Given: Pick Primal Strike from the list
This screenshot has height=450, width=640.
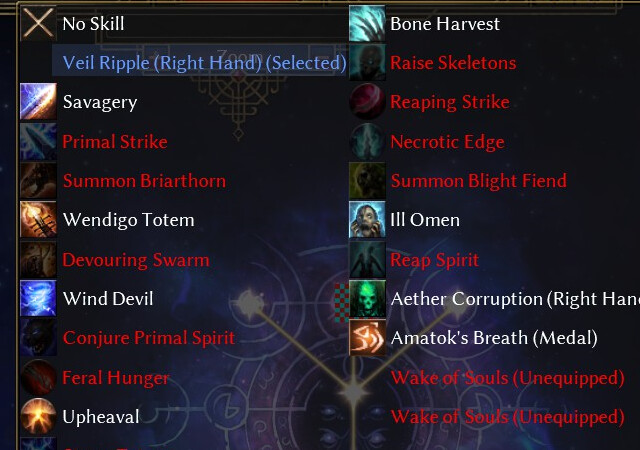Looking at the screenshot, I should [x=114, y=142].
